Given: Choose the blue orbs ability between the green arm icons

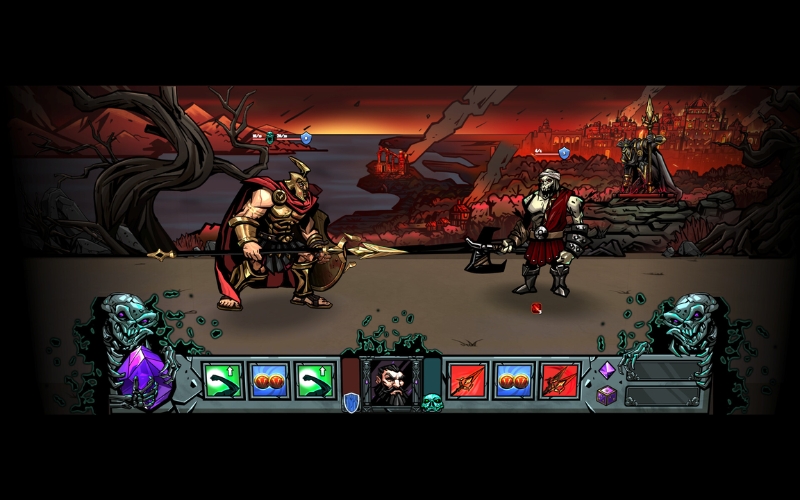Looking at the screenshot, I should click(269, 381).
